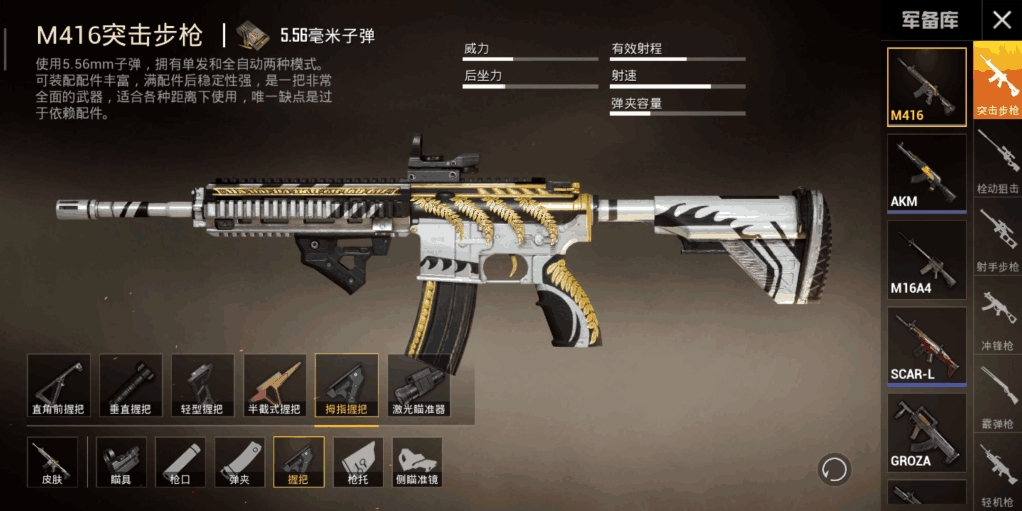Switch to the 瞄具 sight attachments
This screenshot has width=1022, height=511.
[x=122, y=463]
